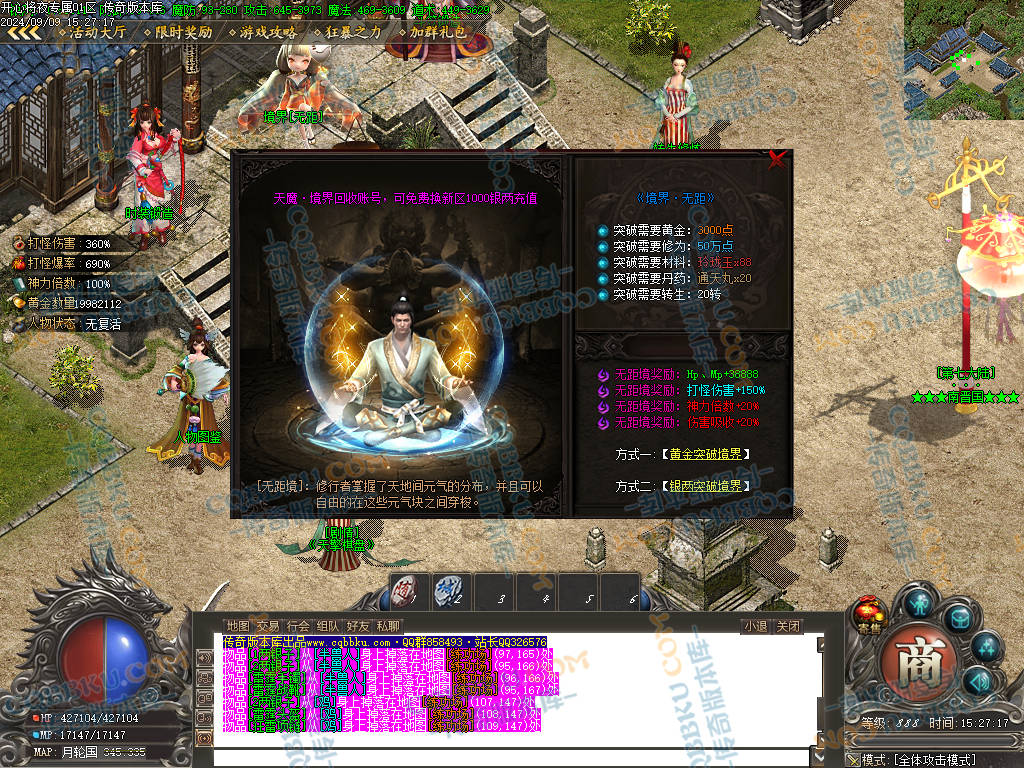1024x768 pixels.
Task: Open the 好友 friends tab
Action: pos(358,626)
